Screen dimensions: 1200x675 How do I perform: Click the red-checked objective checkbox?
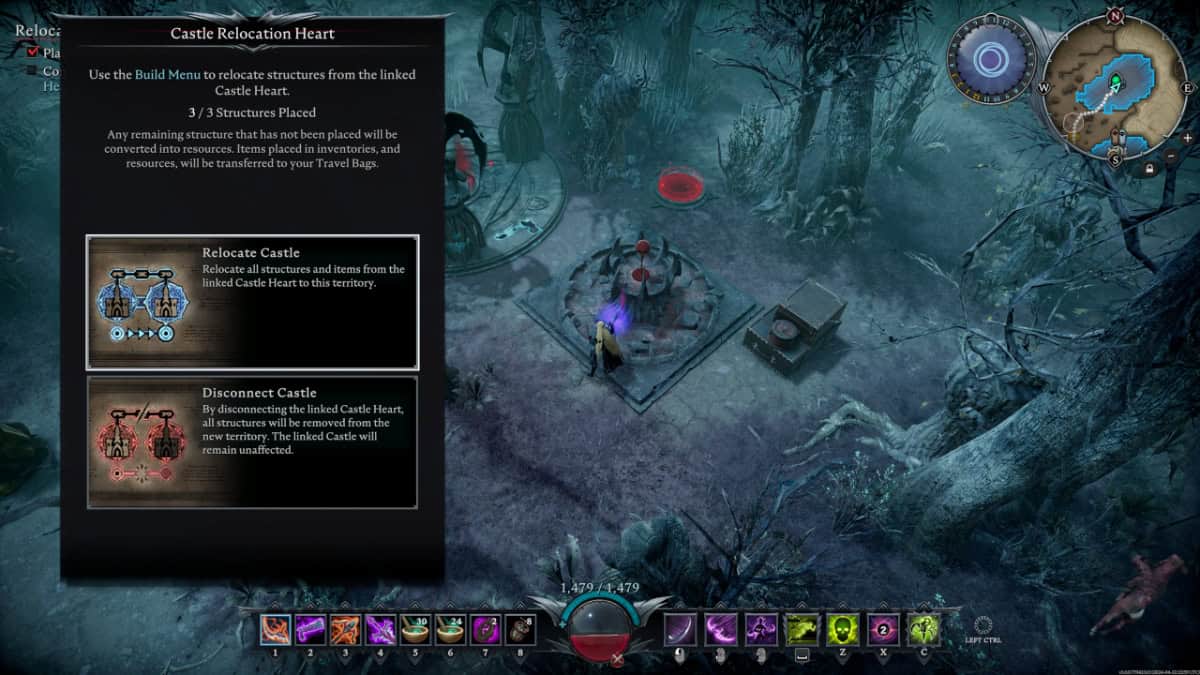[x=33, y=52]
